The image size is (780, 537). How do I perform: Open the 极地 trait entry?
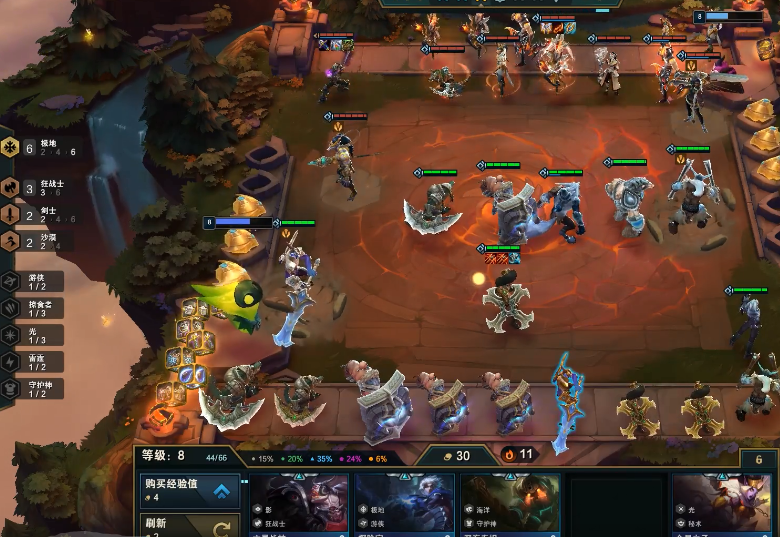(38, 148)
